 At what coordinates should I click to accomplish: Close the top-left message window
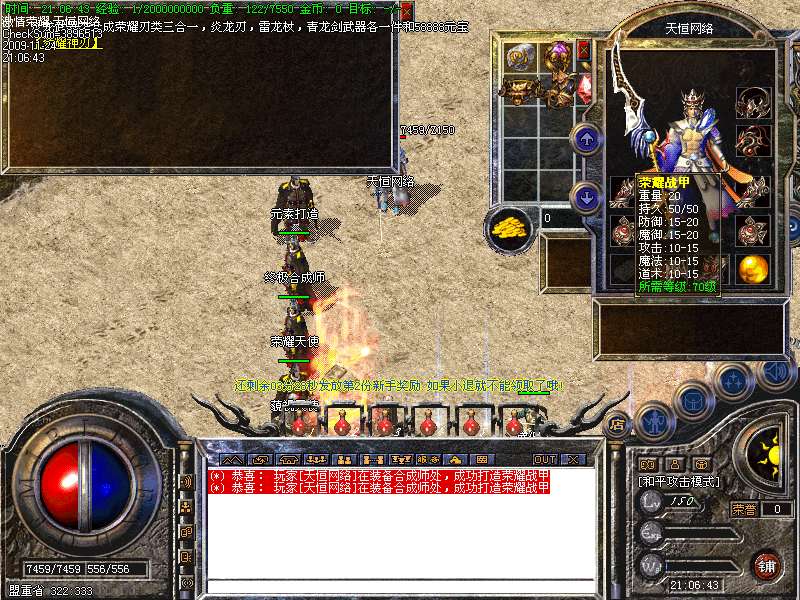406,8
